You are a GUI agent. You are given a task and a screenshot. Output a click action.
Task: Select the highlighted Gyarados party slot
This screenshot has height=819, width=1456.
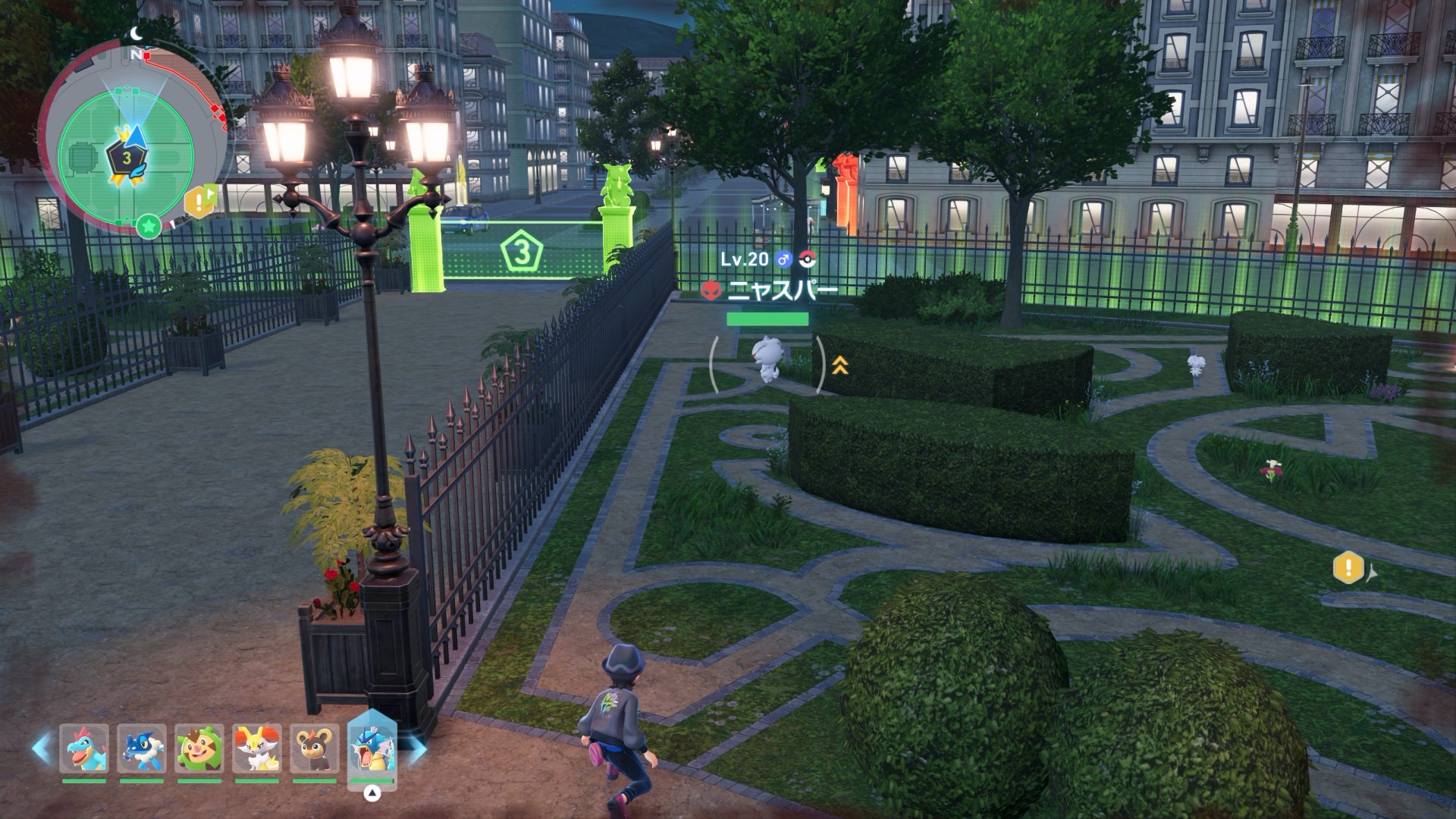pyautogui.click(x=372, y=747)
